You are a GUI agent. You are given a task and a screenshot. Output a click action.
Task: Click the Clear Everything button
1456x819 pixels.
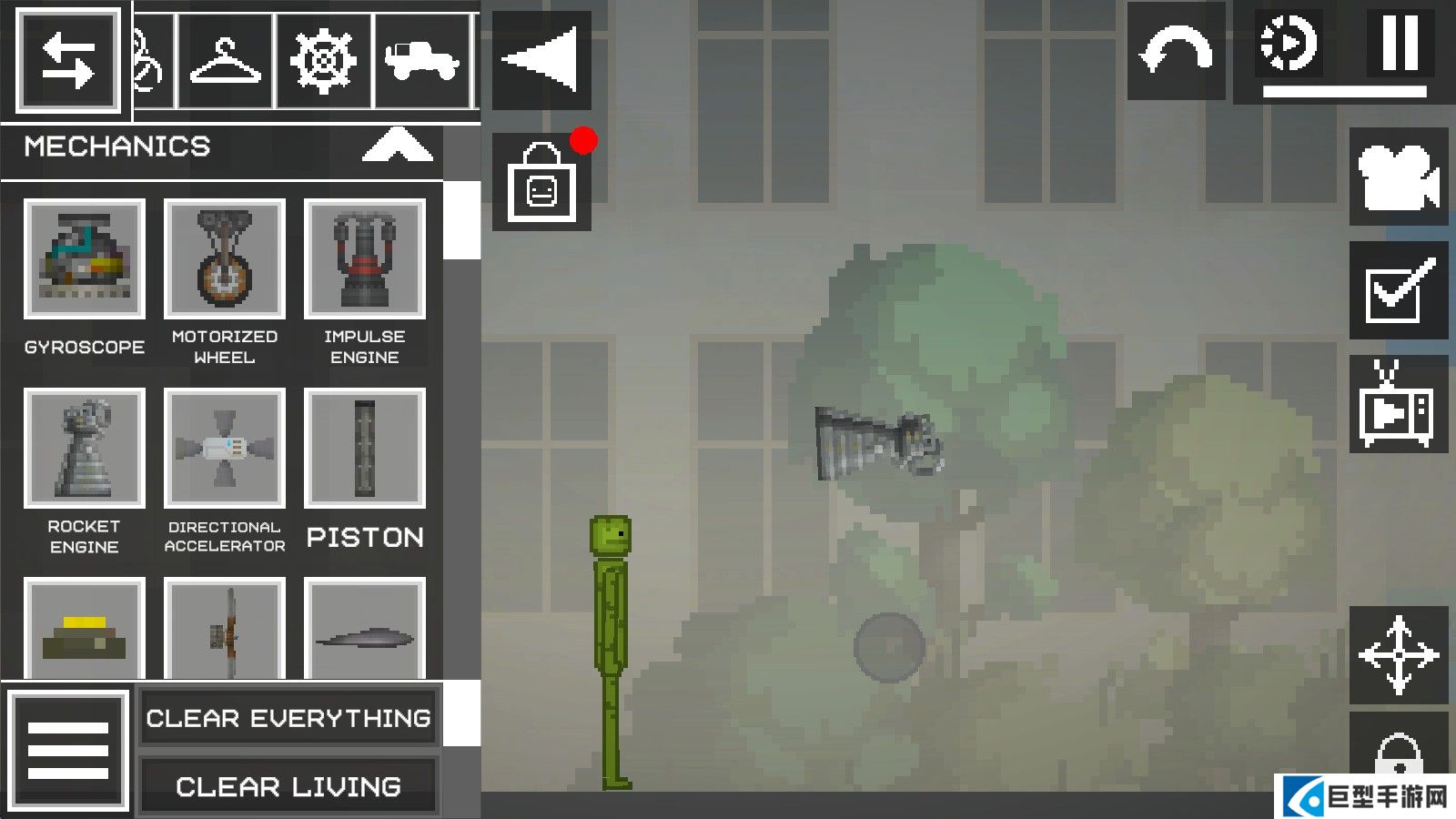tap(288, 718)
